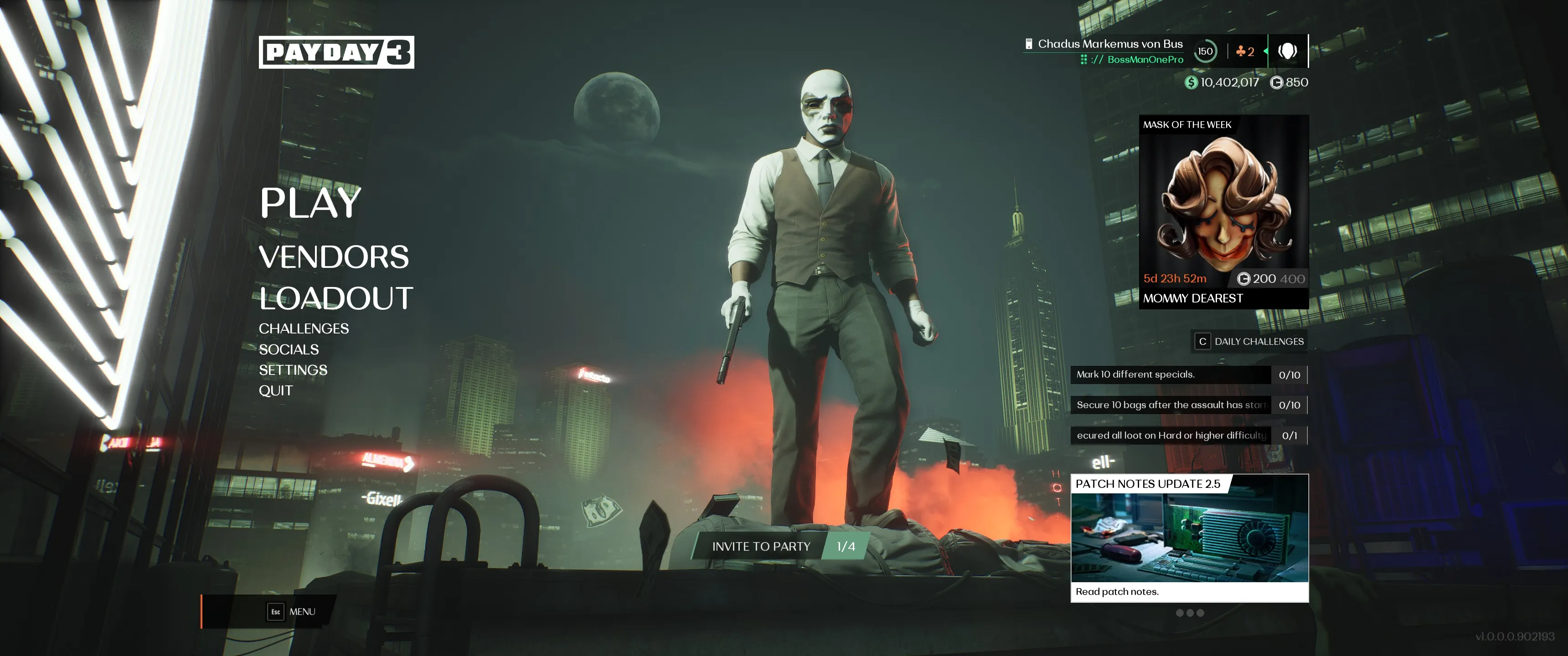Open the LOADOUT screen
This screenshot has width=1568, height=656.
click(x=335, y=298)
